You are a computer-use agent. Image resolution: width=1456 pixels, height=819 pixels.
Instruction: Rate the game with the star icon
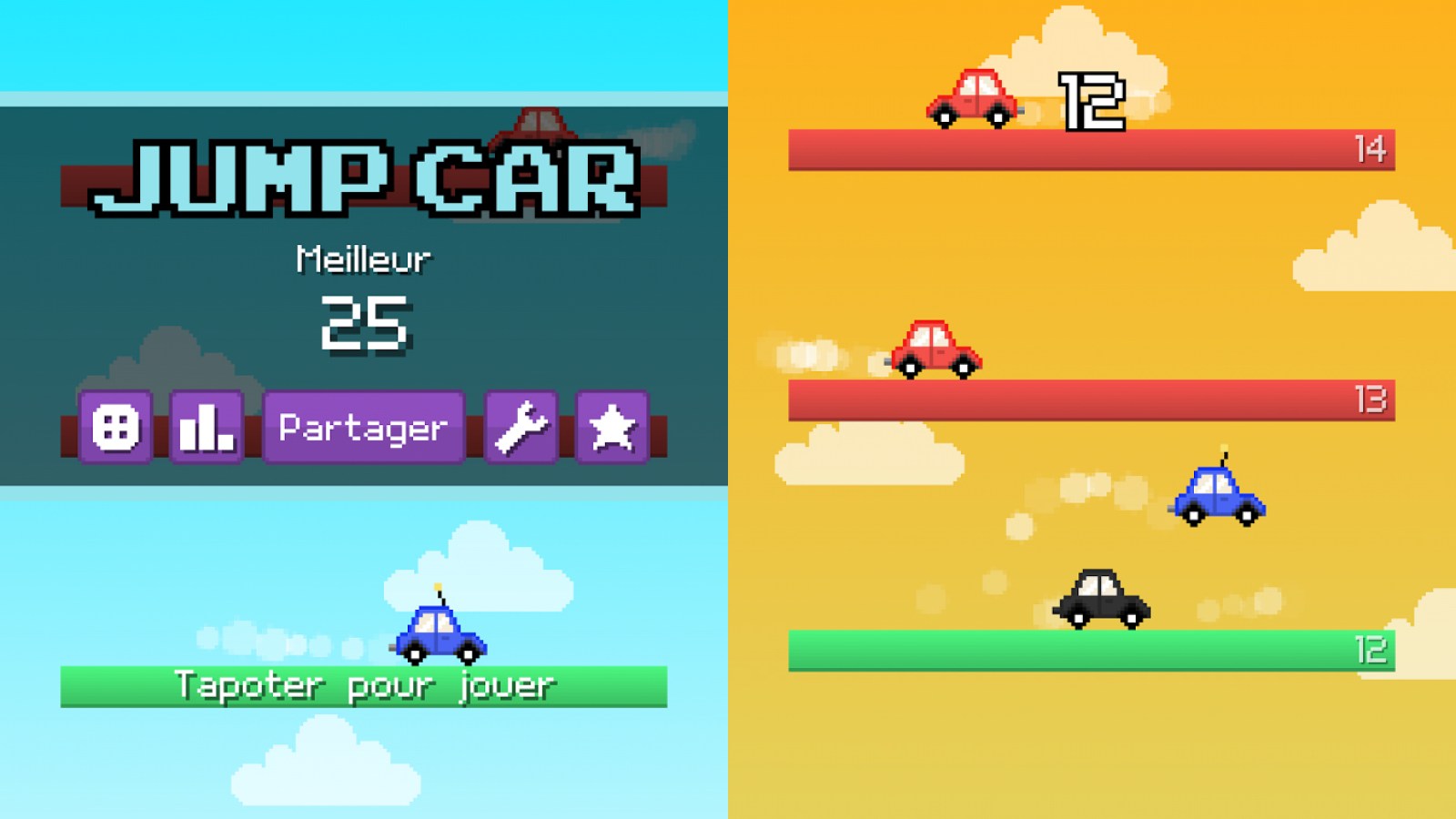coord(612,428)
